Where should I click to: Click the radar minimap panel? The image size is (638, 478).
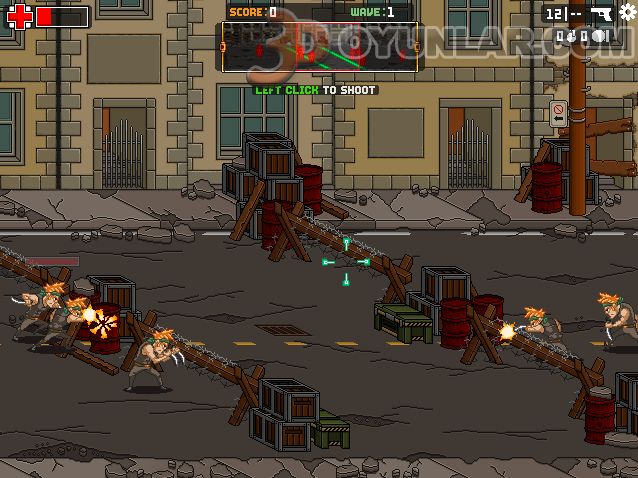[x=320, y=48]
